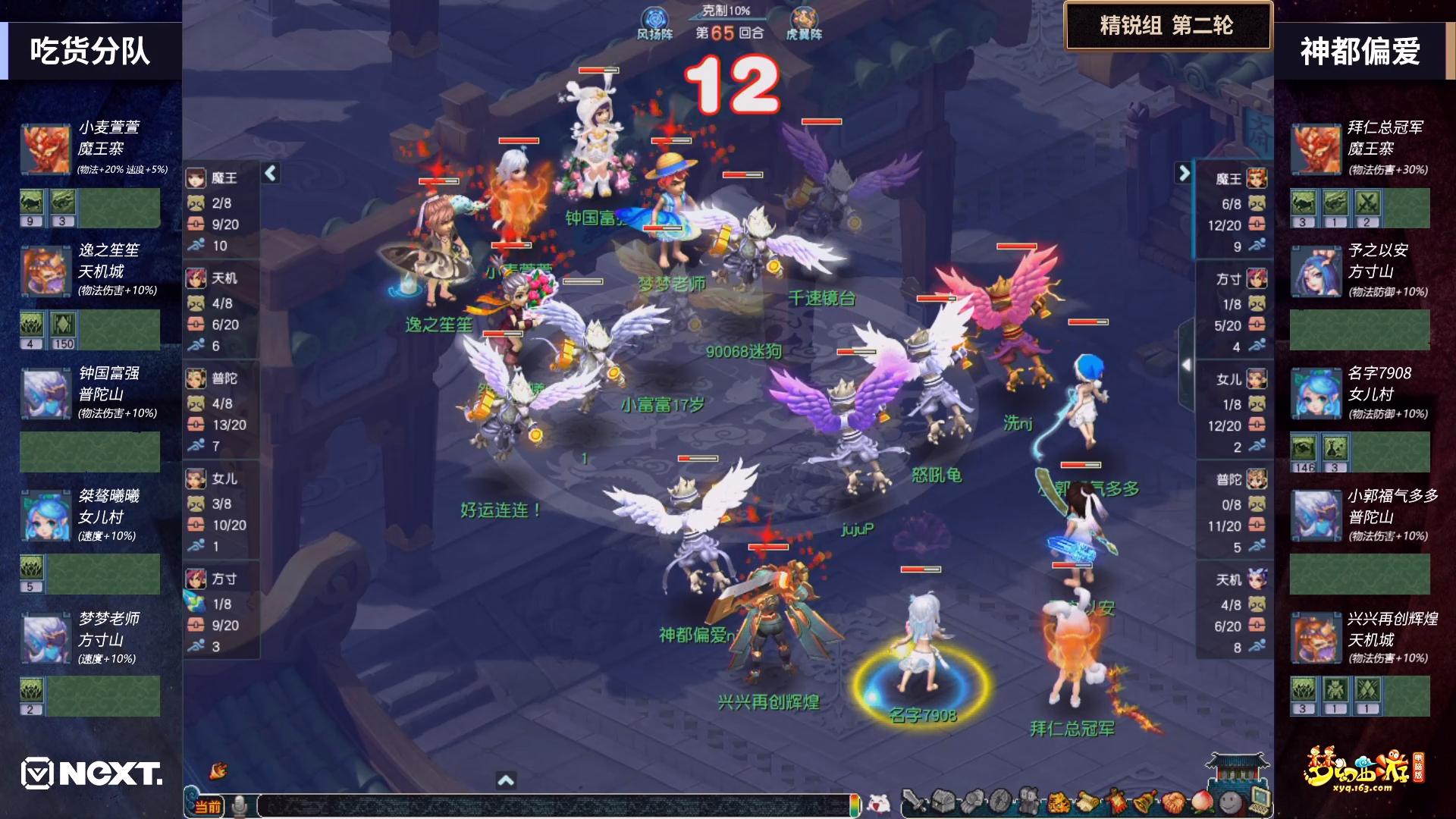This screenshot has height=819, width=1456.
Task: Open the 当前 chat channel selector
Action: [x=207, y=806]
